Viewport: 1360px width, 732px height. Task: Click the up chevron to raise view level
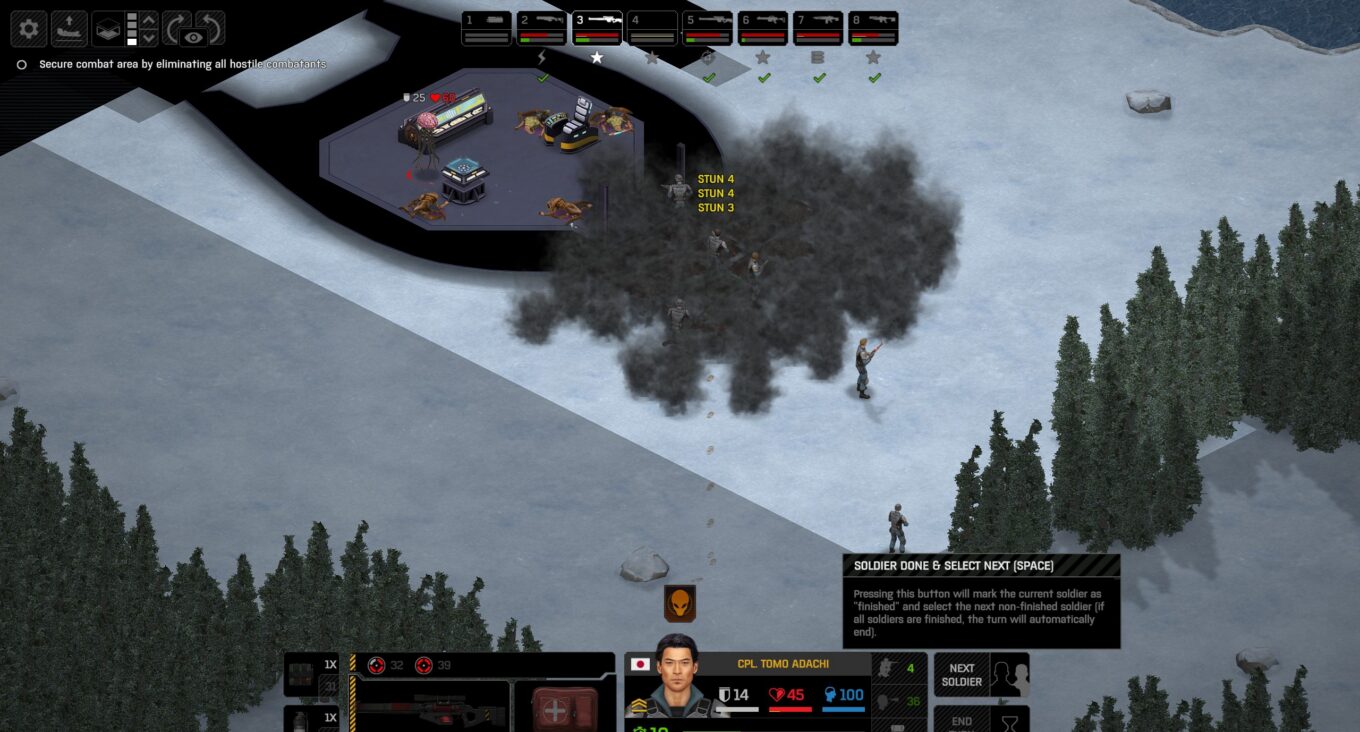[x=148, y=19]
